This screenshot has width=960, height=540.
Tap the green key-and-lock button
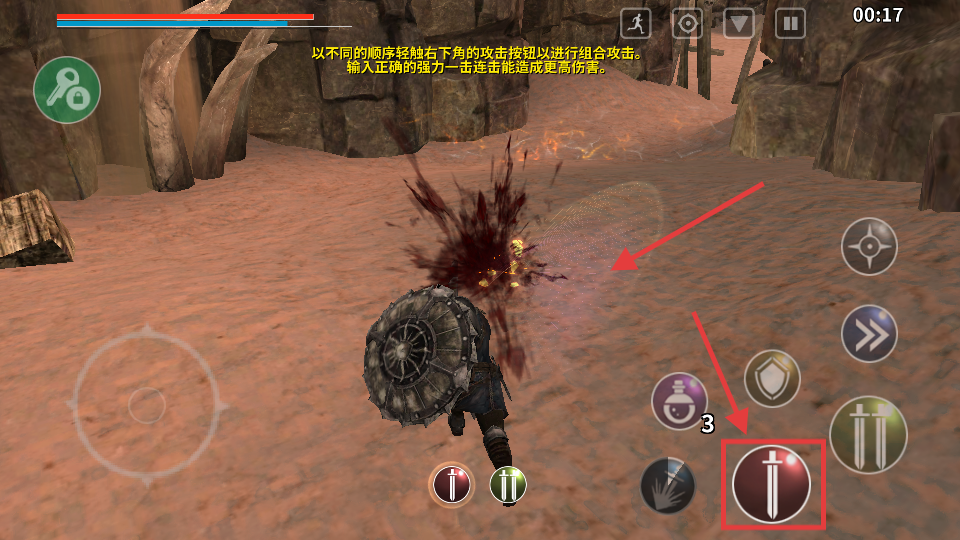pos(67,90)
